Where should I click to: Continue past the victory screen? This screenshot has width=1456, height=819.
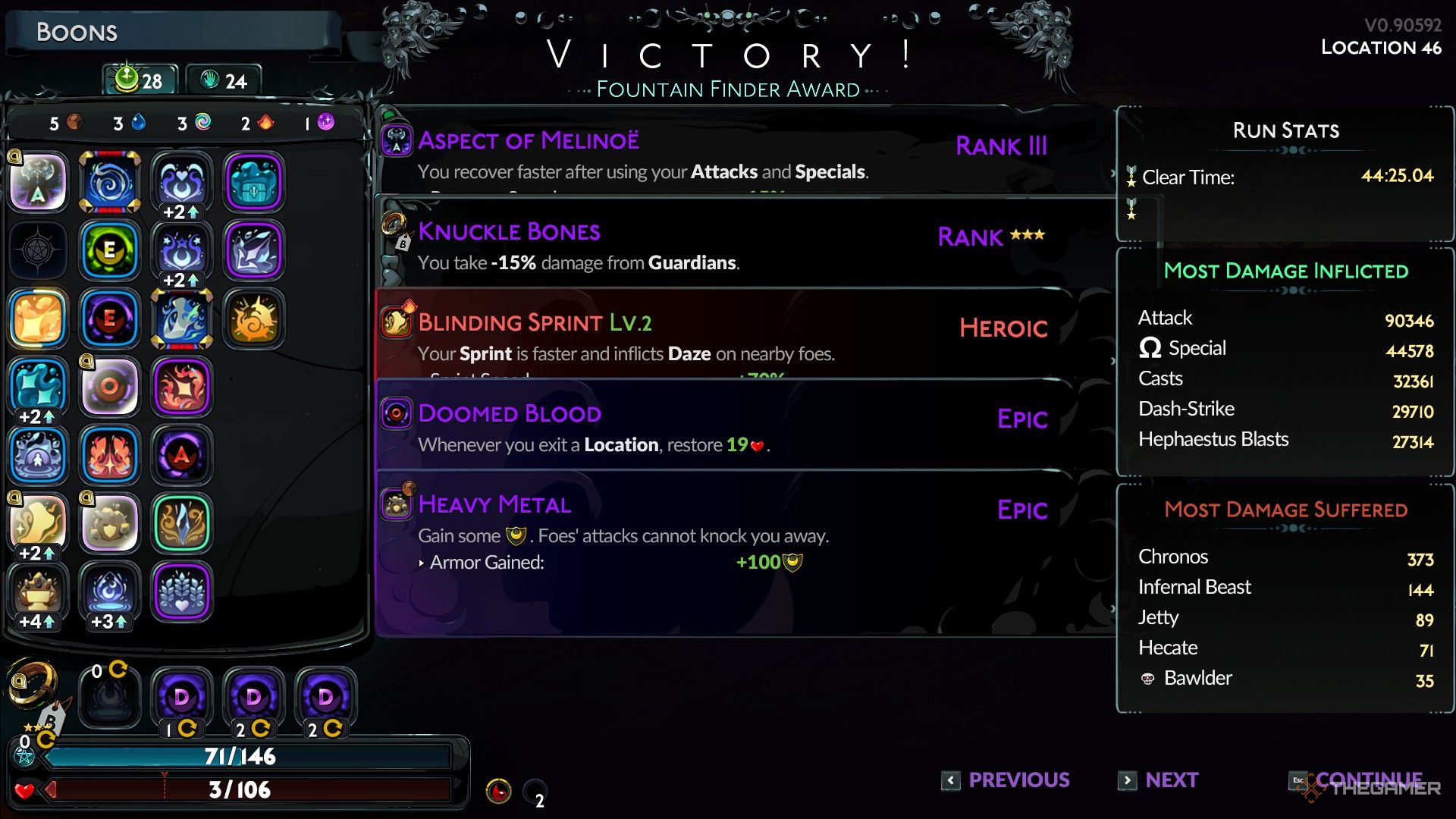point(1357,780)
